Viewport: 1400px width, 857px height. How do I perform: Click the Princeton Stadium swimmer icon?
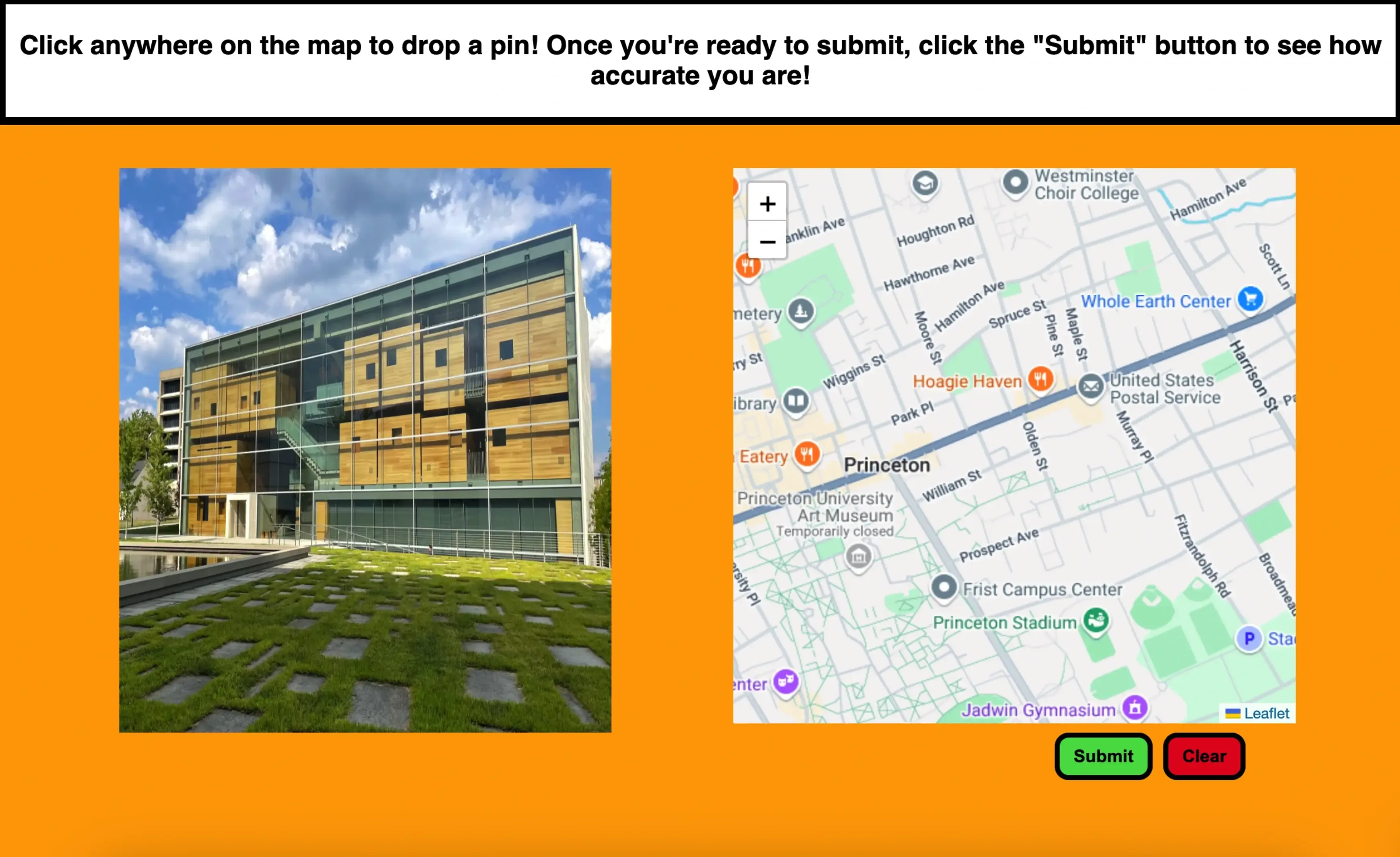click(x=1096, y=621)
